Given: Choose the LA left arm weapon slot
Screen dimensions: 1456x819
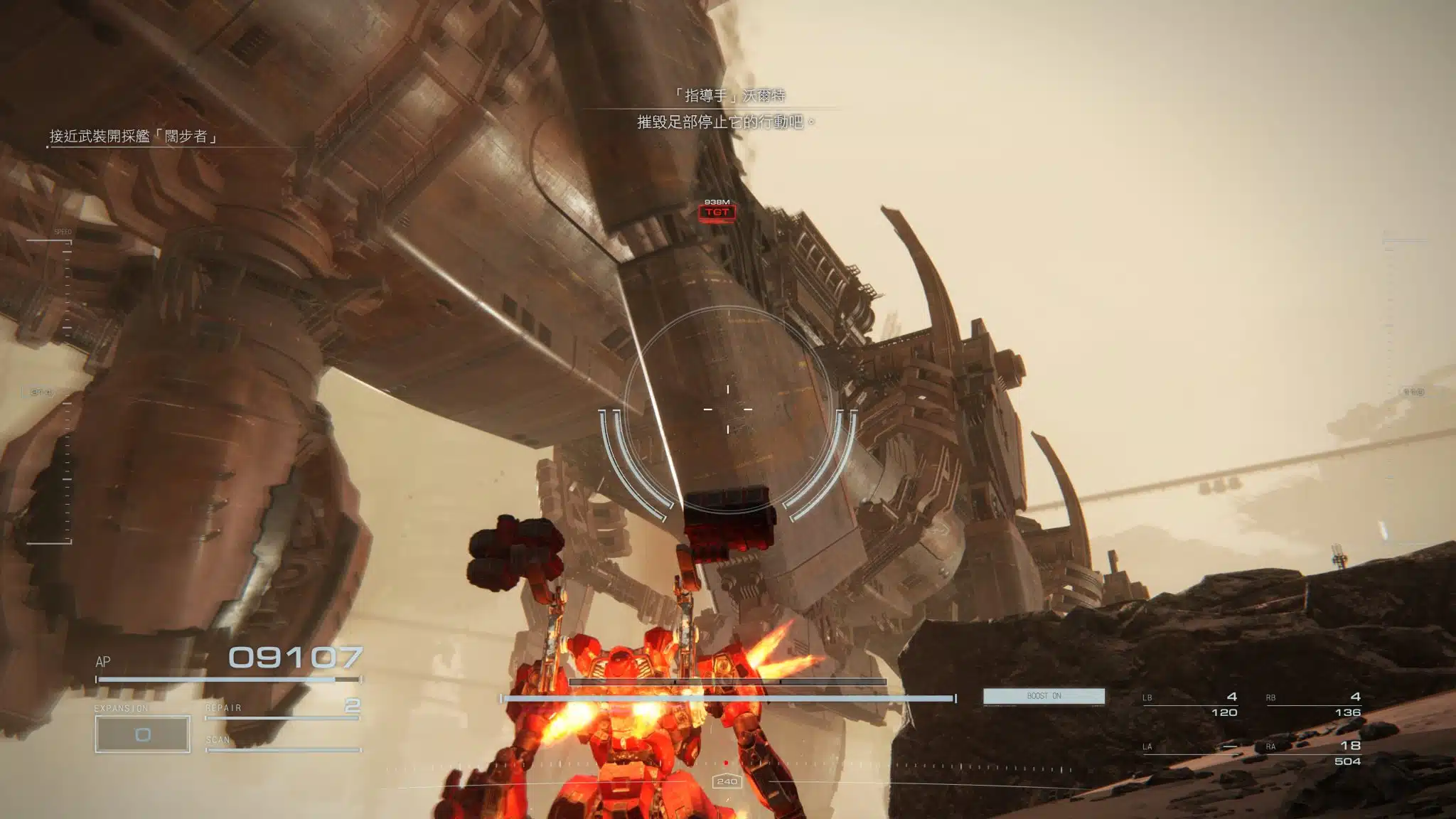Looking at the screenshot, I should click(x=1190, y=748).
